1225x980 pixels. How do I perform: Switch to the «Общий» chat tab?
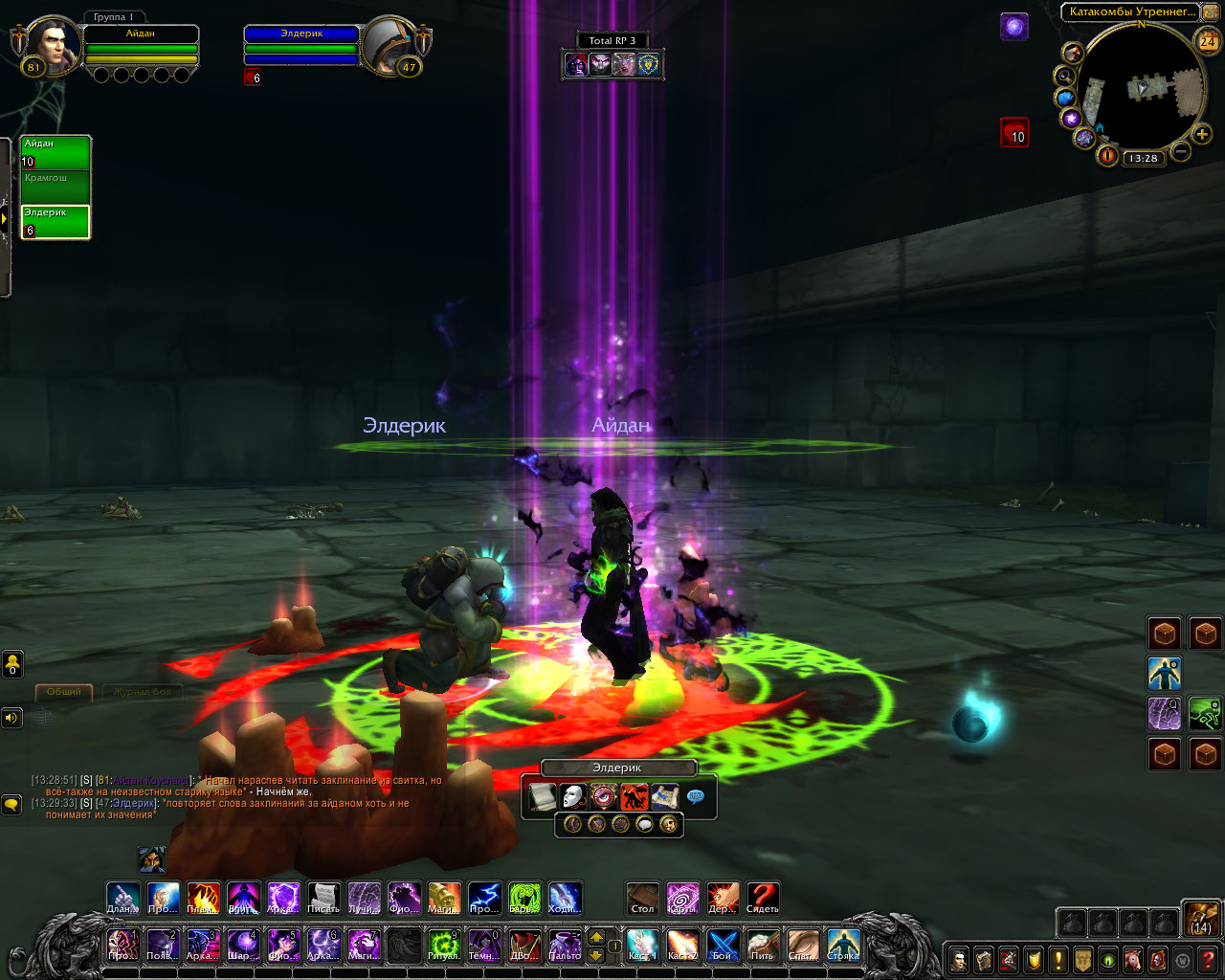pyautogui.click(x=64, y=691)
